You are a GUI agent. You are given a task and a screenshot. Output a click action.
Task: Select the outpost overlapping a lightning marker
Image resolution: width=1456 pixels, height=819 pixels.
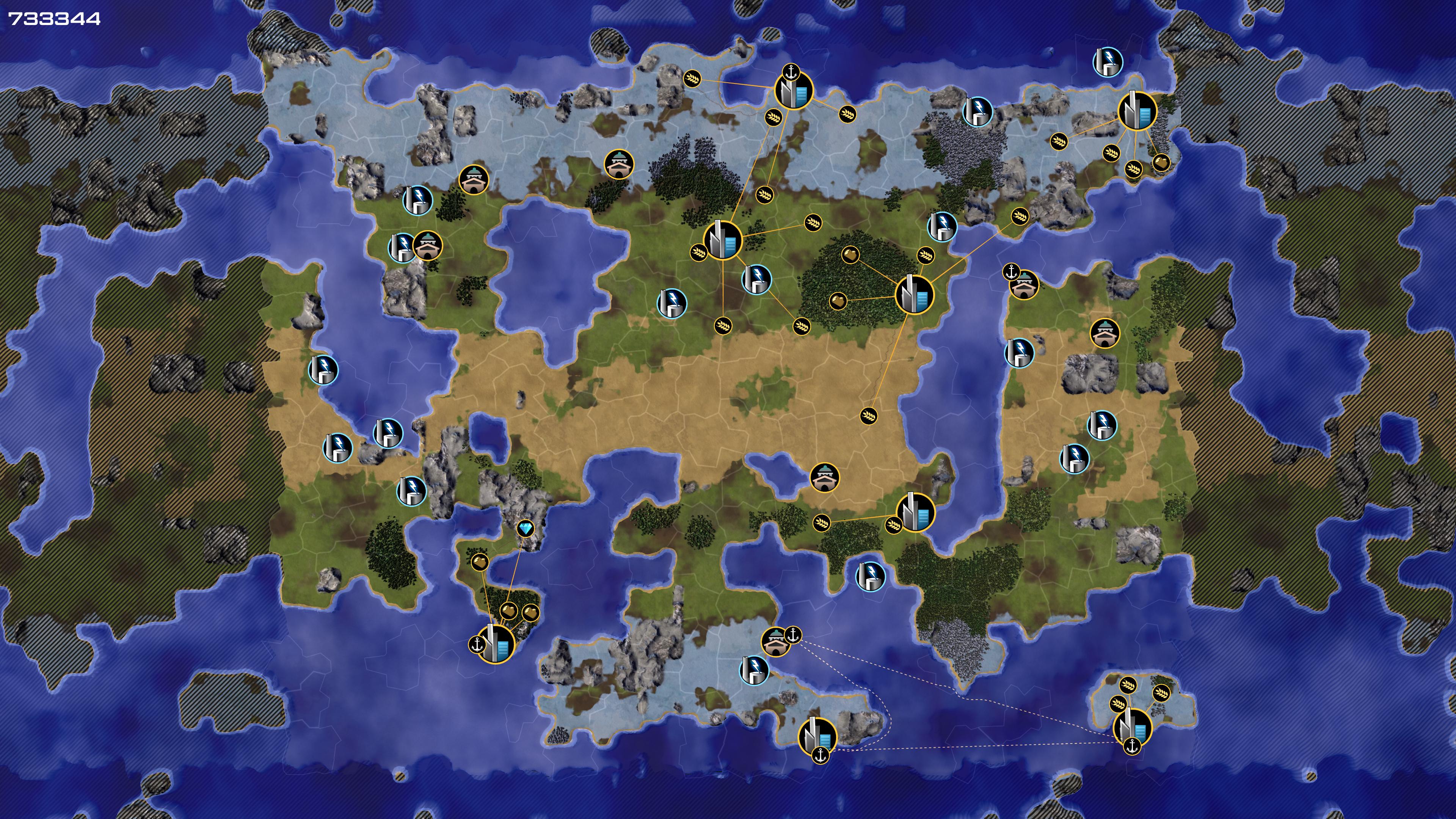click(x=428, y=246)
